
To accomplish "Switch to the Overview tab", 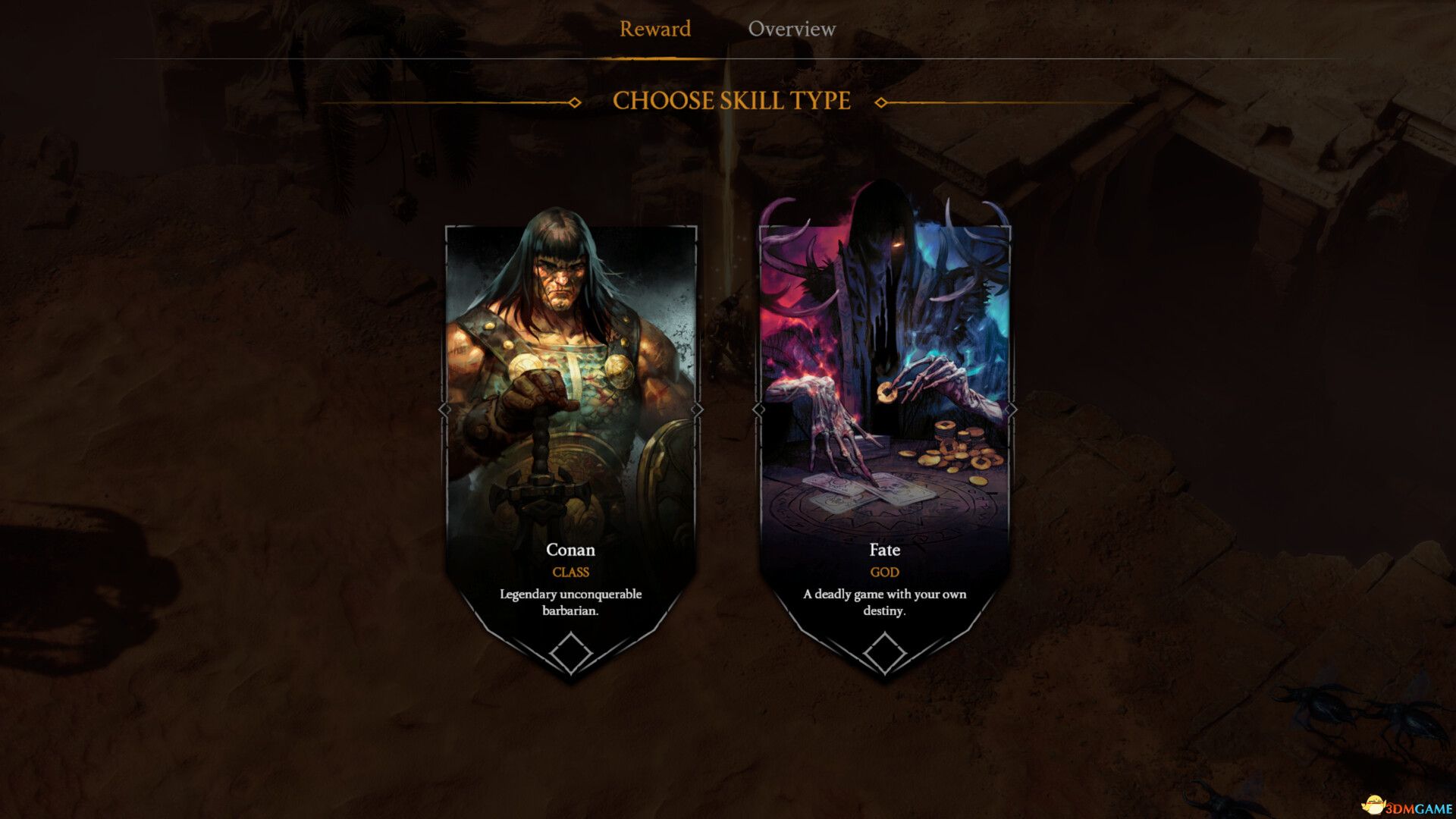I will 792,29.
